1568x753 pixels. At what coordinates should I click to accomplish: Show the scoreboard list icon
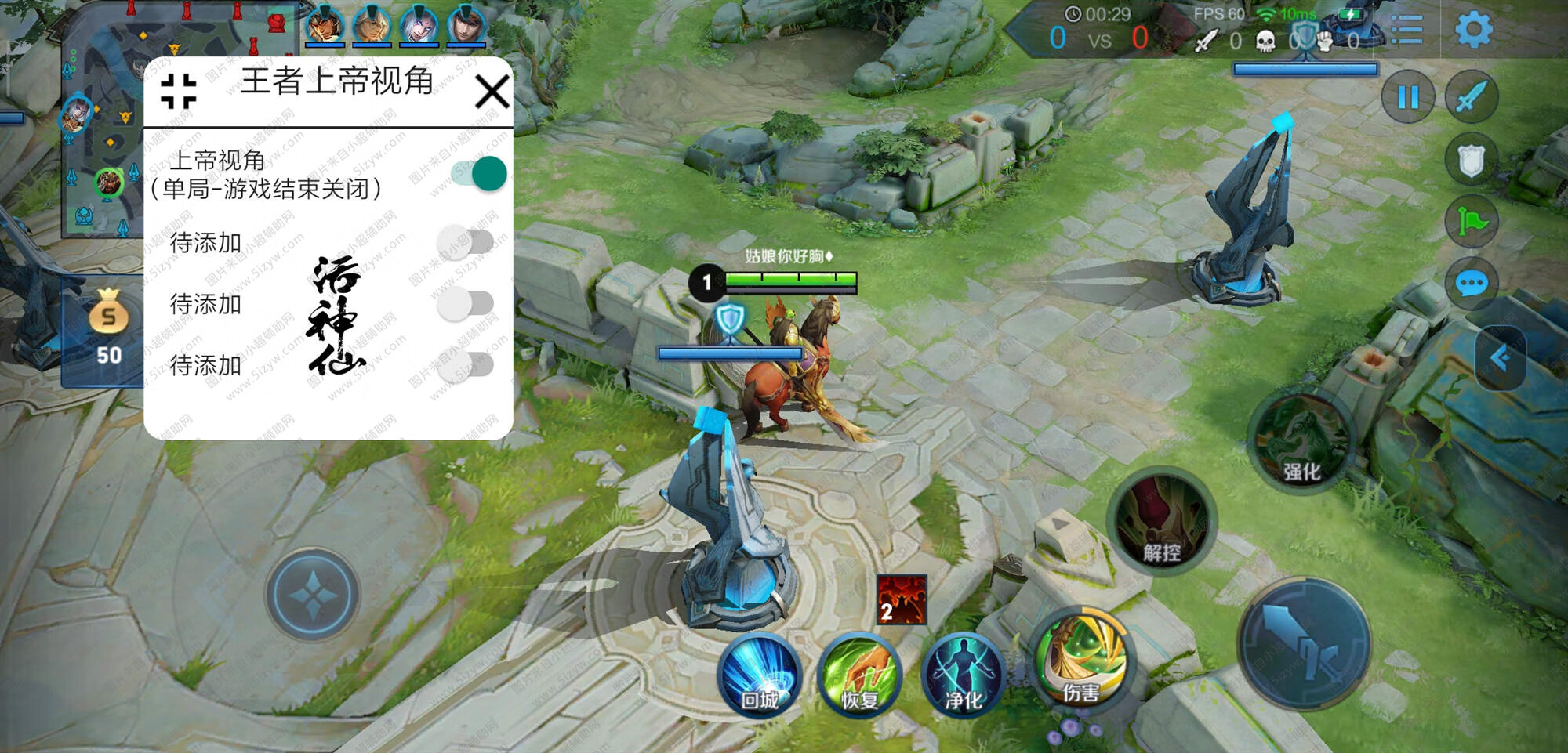1407,31
